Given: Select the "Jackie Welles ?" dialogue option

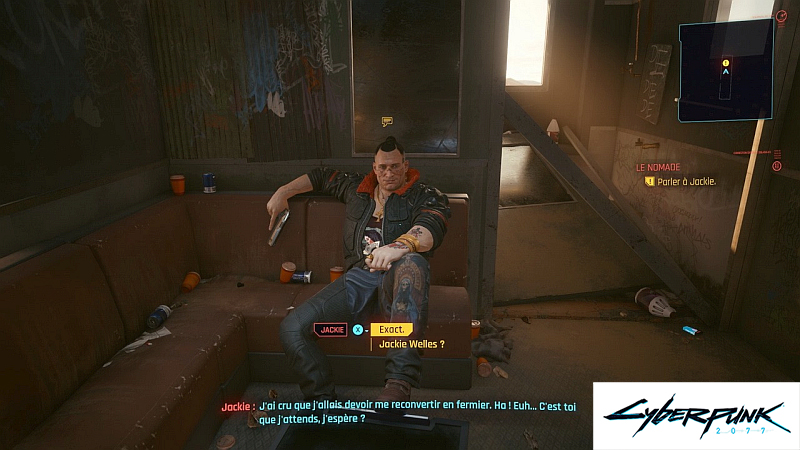Looking at the screenshot, I should pyautogui.click(x=408, y=344).
